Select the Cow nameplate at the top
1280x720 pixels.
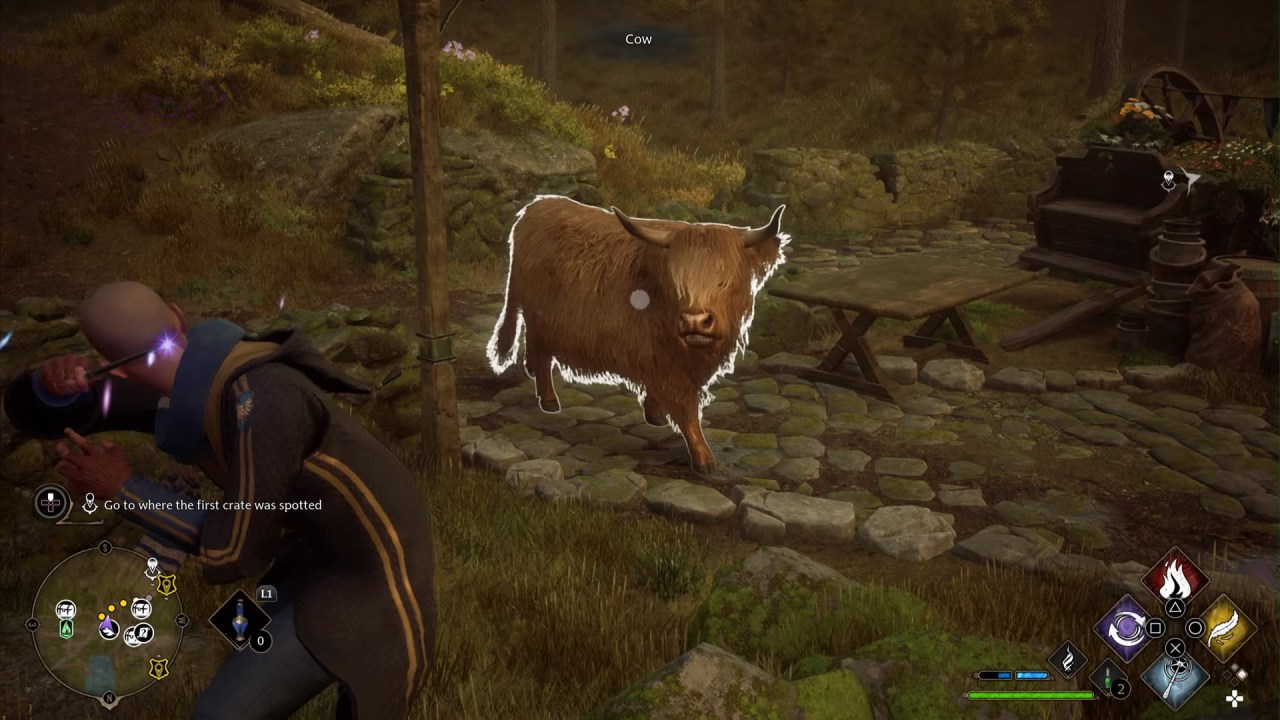637,39
